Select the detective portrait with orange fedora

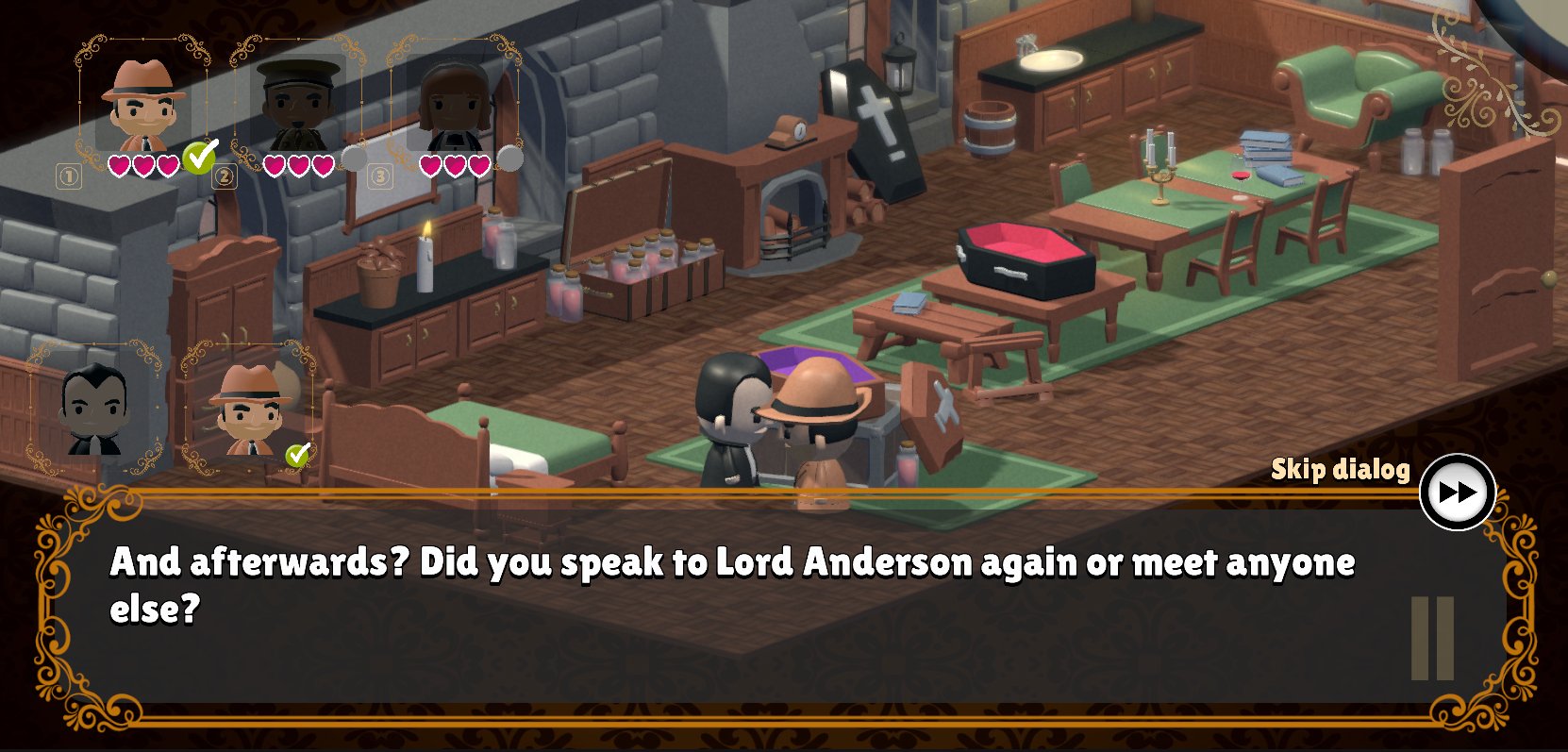click(x=143, y=104)
